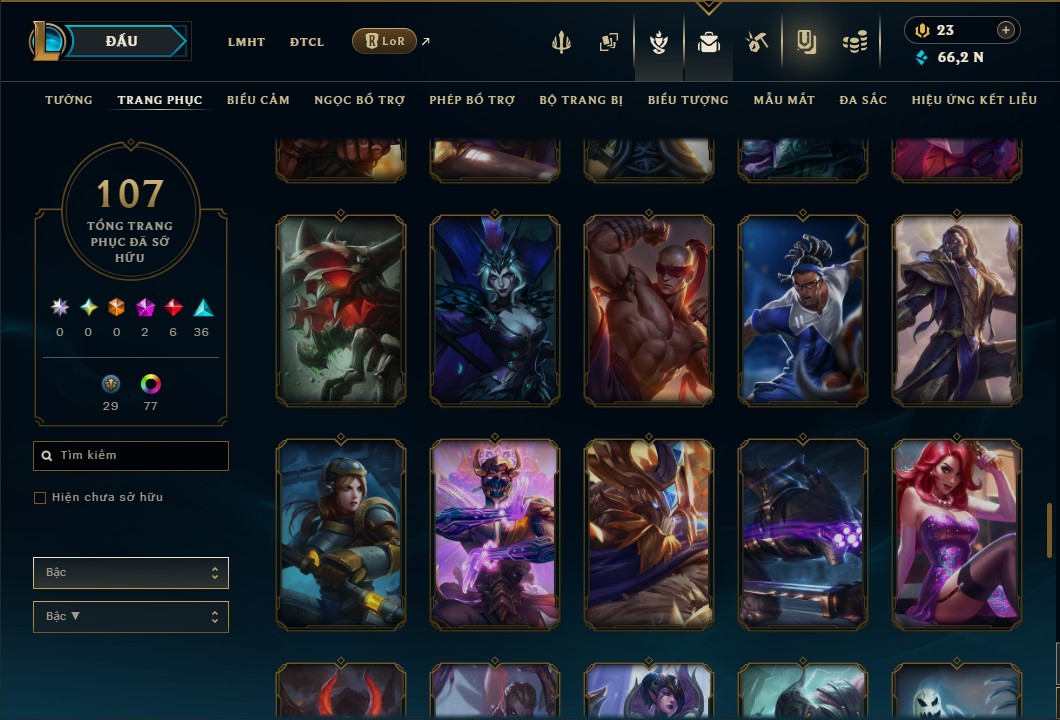Click the ĐẤU play button

tap(121, 41)
